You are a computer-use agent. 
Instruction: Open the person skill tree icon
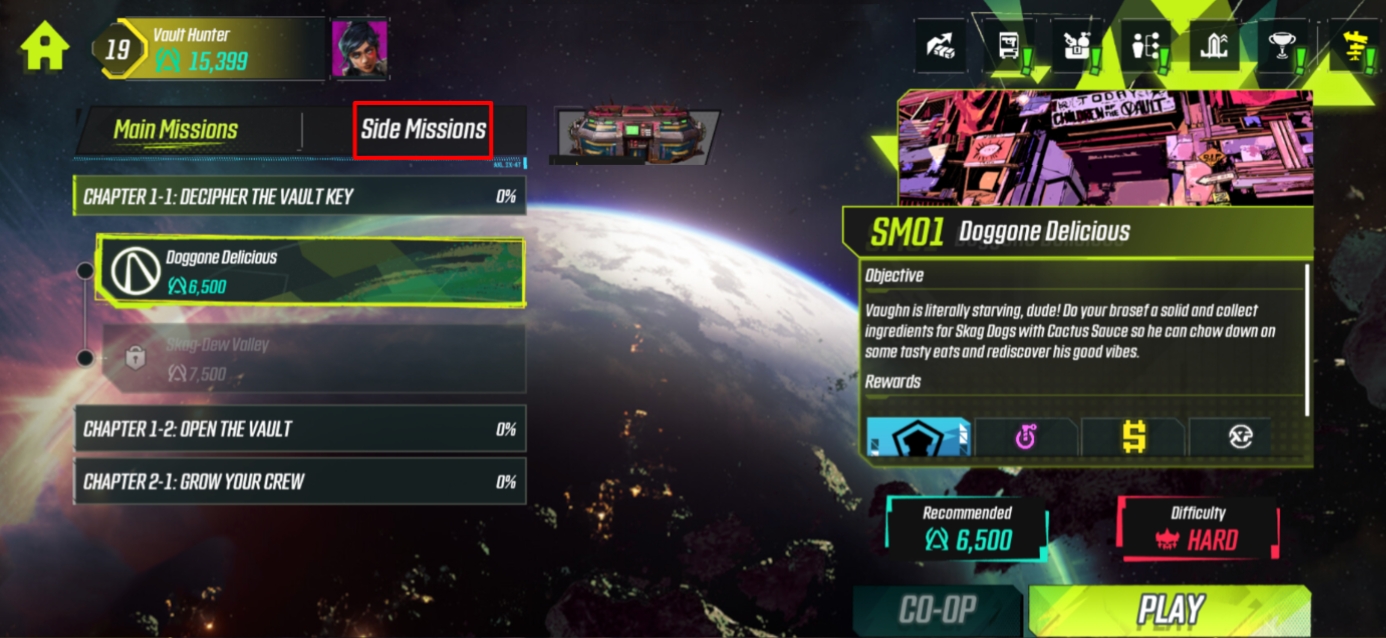1144,46
